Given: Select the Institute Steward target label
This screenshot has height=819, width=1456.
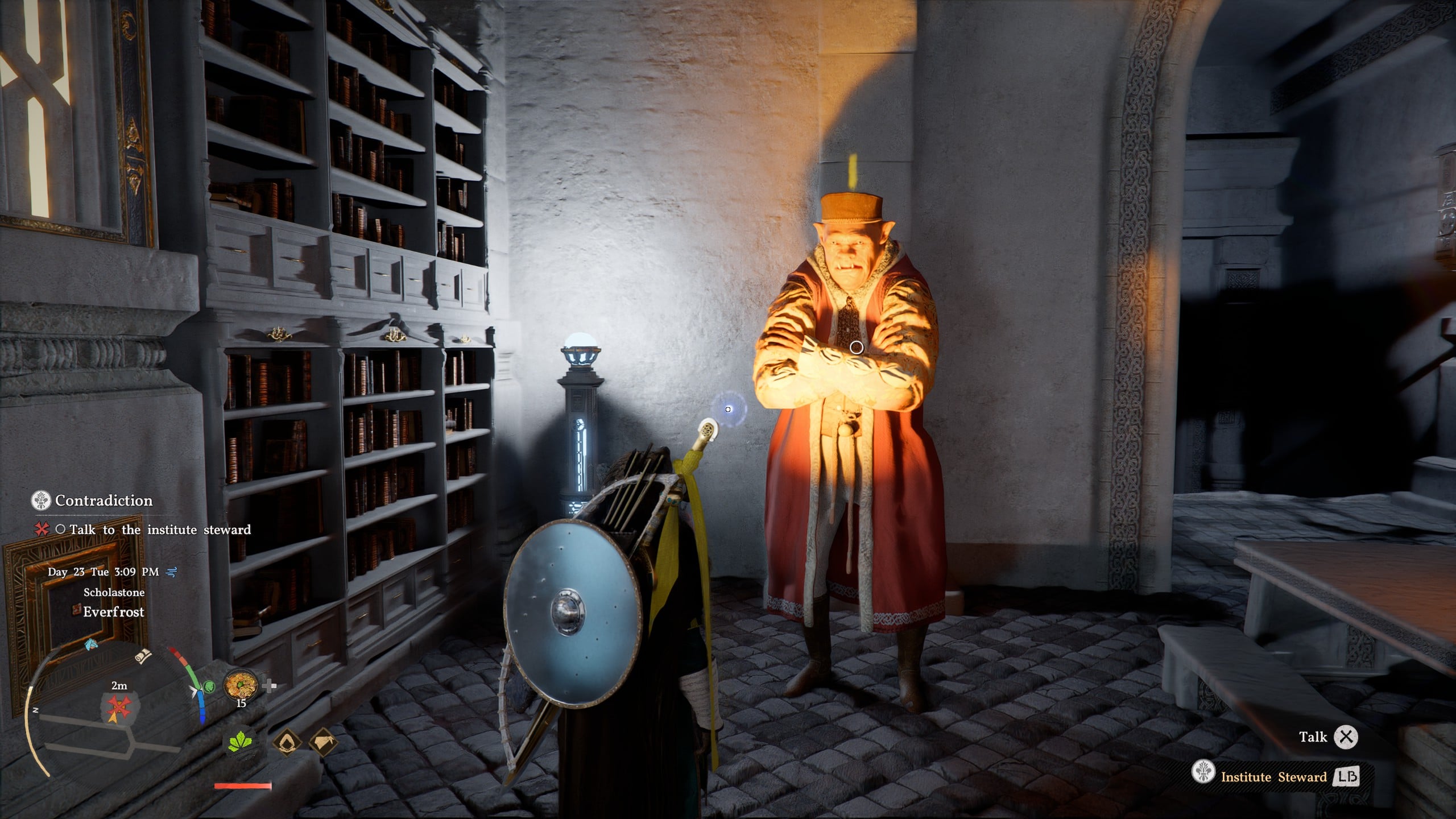Looking at the screenshot, I should [1273, 777].
